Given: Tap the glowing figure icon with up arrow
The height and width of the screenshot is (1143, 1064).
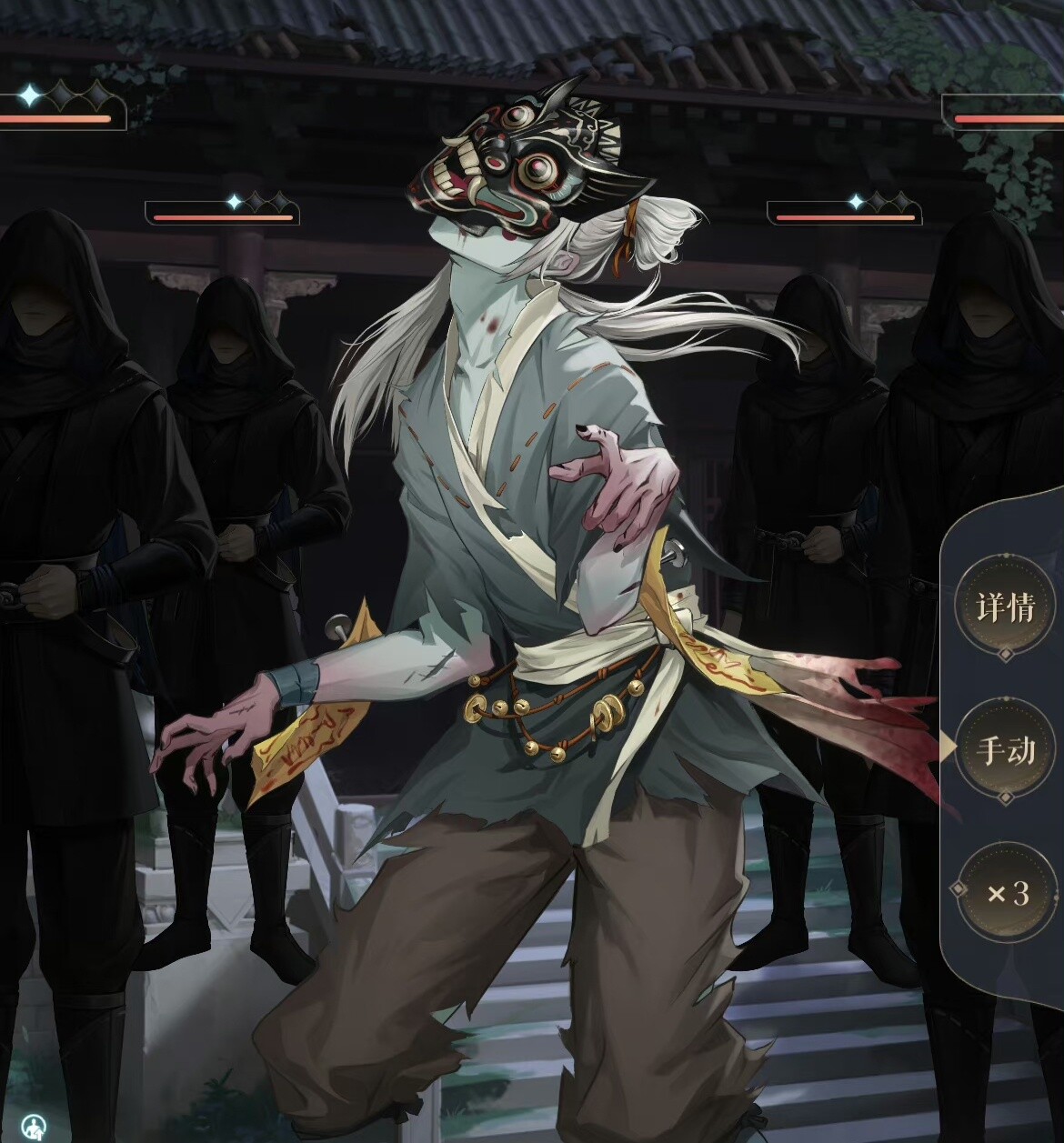Looking at the screenshot, I should pos(35,1128).
